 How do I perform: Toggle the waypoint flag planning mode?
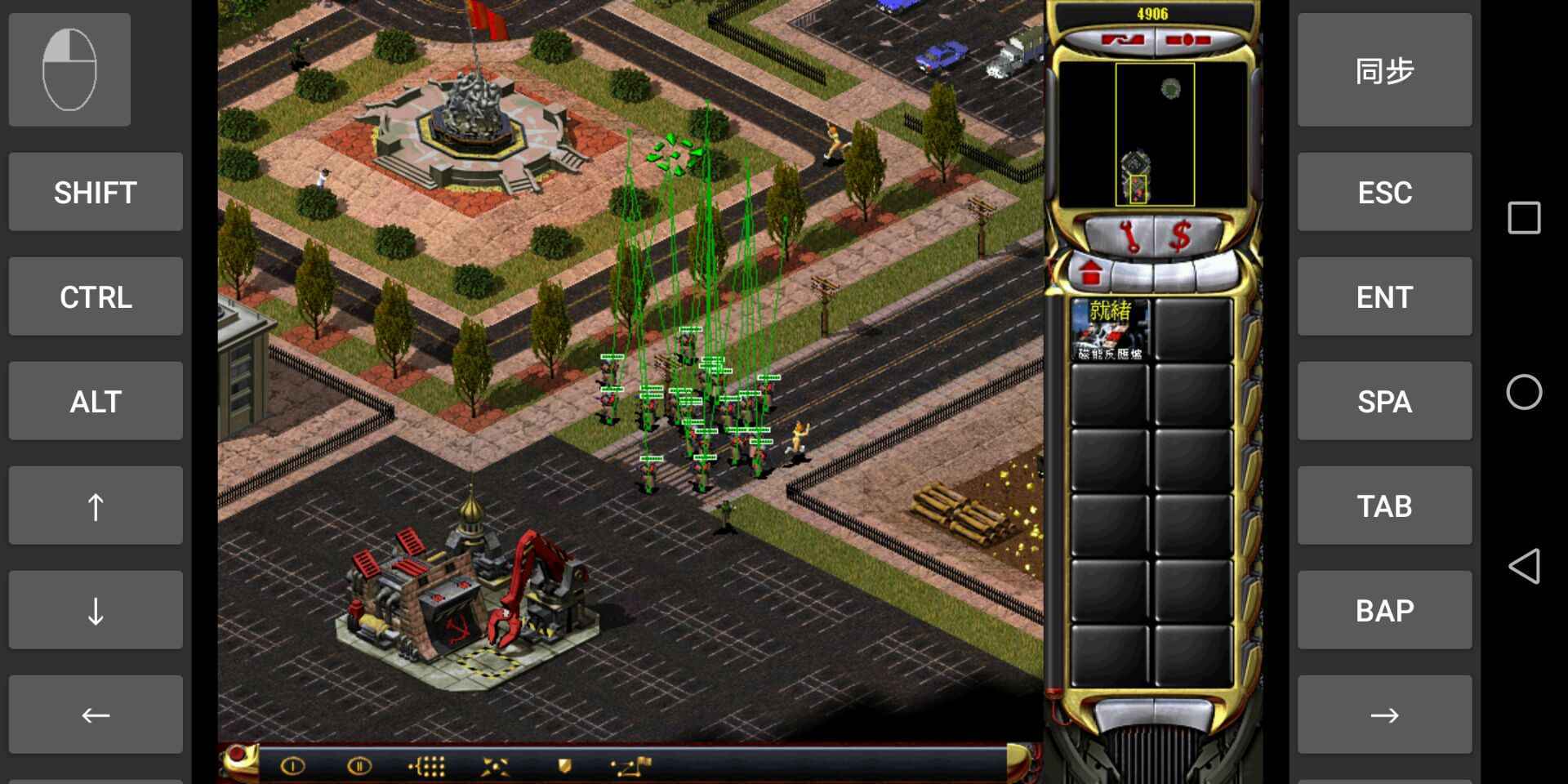631,766
